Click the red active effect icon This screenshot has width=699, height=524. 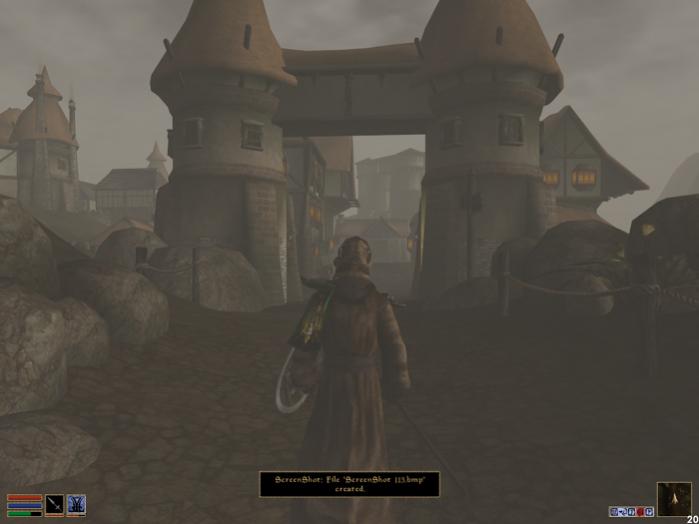(640, 512)
